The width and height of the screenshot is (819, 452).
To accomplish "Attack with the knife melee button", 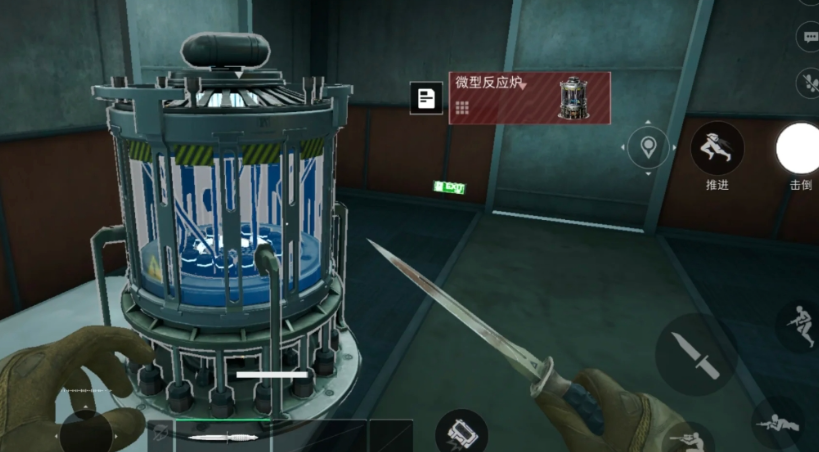I will coord(695,352).
